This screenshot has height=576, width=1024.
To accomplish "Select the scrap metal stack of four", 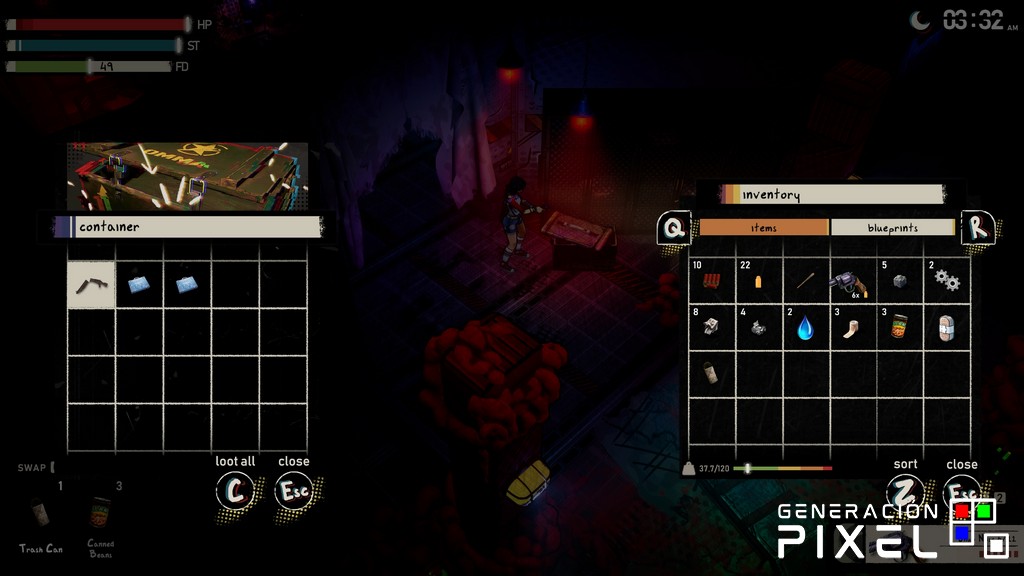I will [758, 327].
